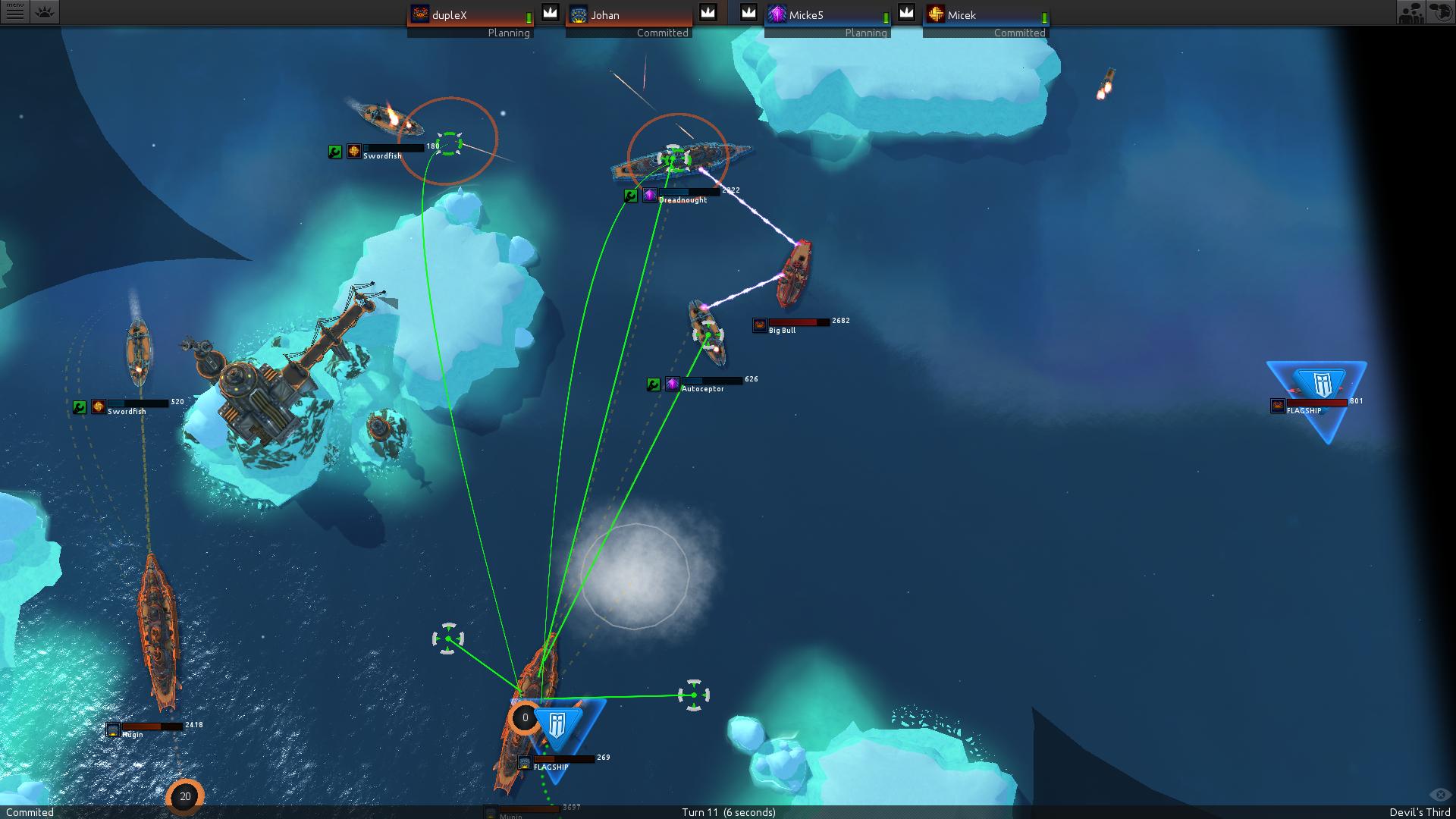1456x819 pixels.
Task: Select the Micke5 player panel
Action: pyautogui.click(x=827, y=20)
